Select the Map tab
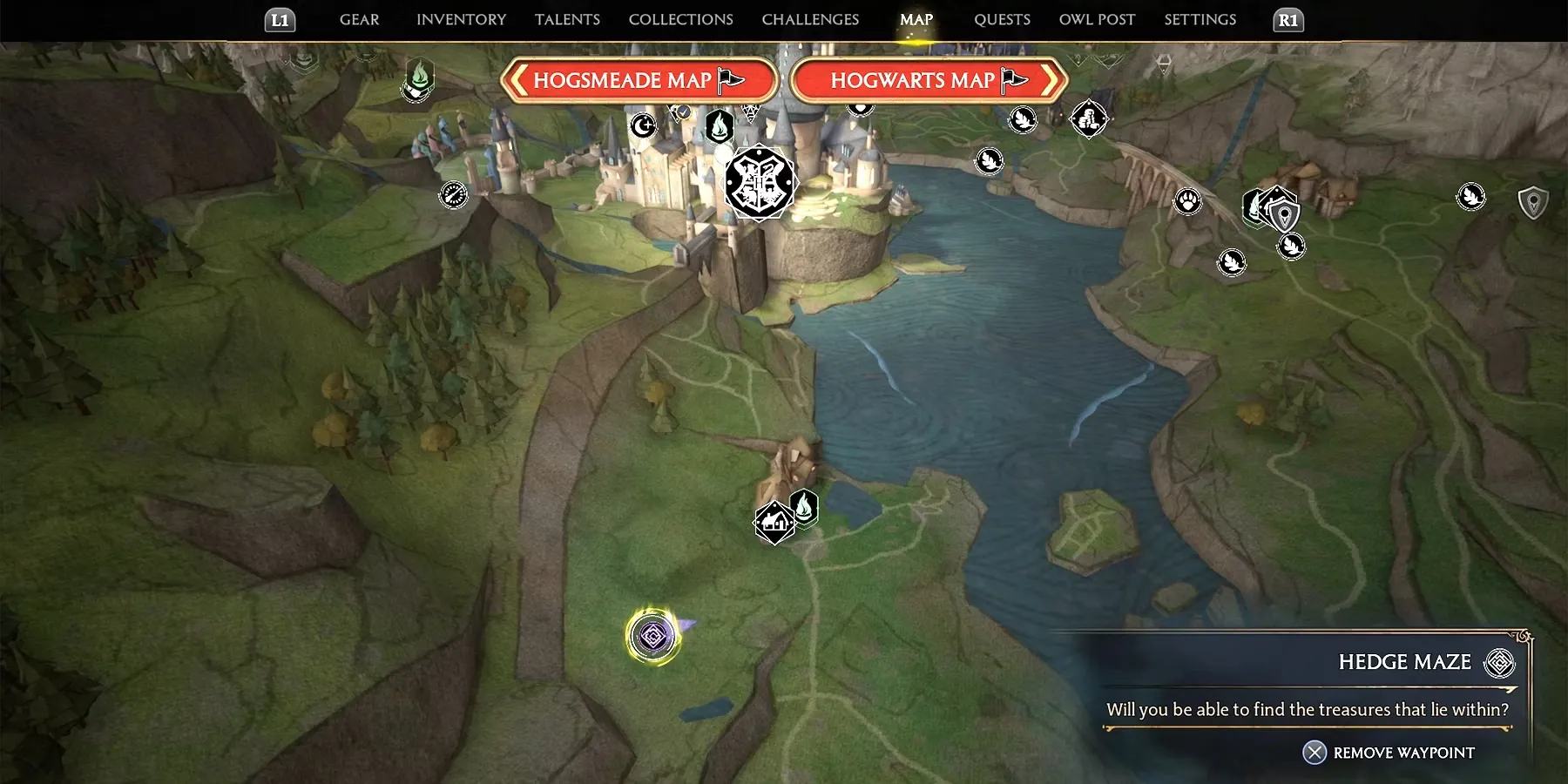Viewport: 1568px width, 784px height. pos(916,19)
